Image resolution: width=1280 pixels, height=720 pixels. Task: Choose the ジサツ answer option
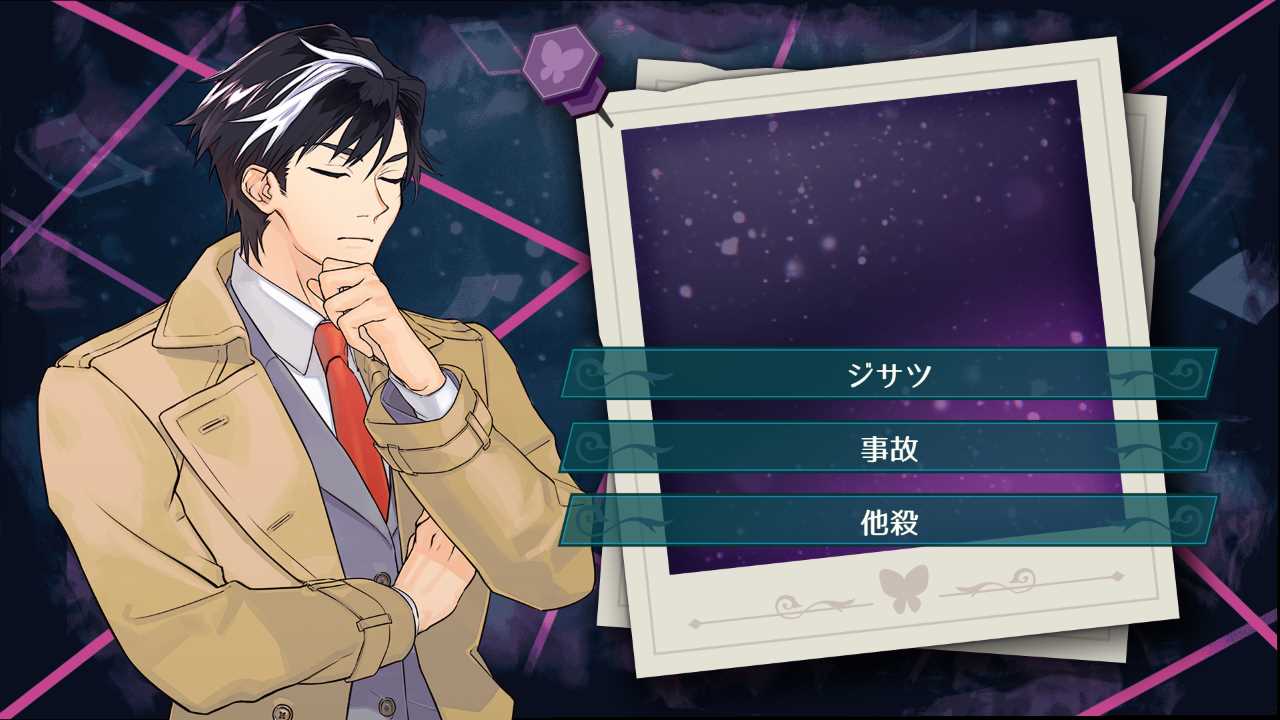tap(889, 374)
